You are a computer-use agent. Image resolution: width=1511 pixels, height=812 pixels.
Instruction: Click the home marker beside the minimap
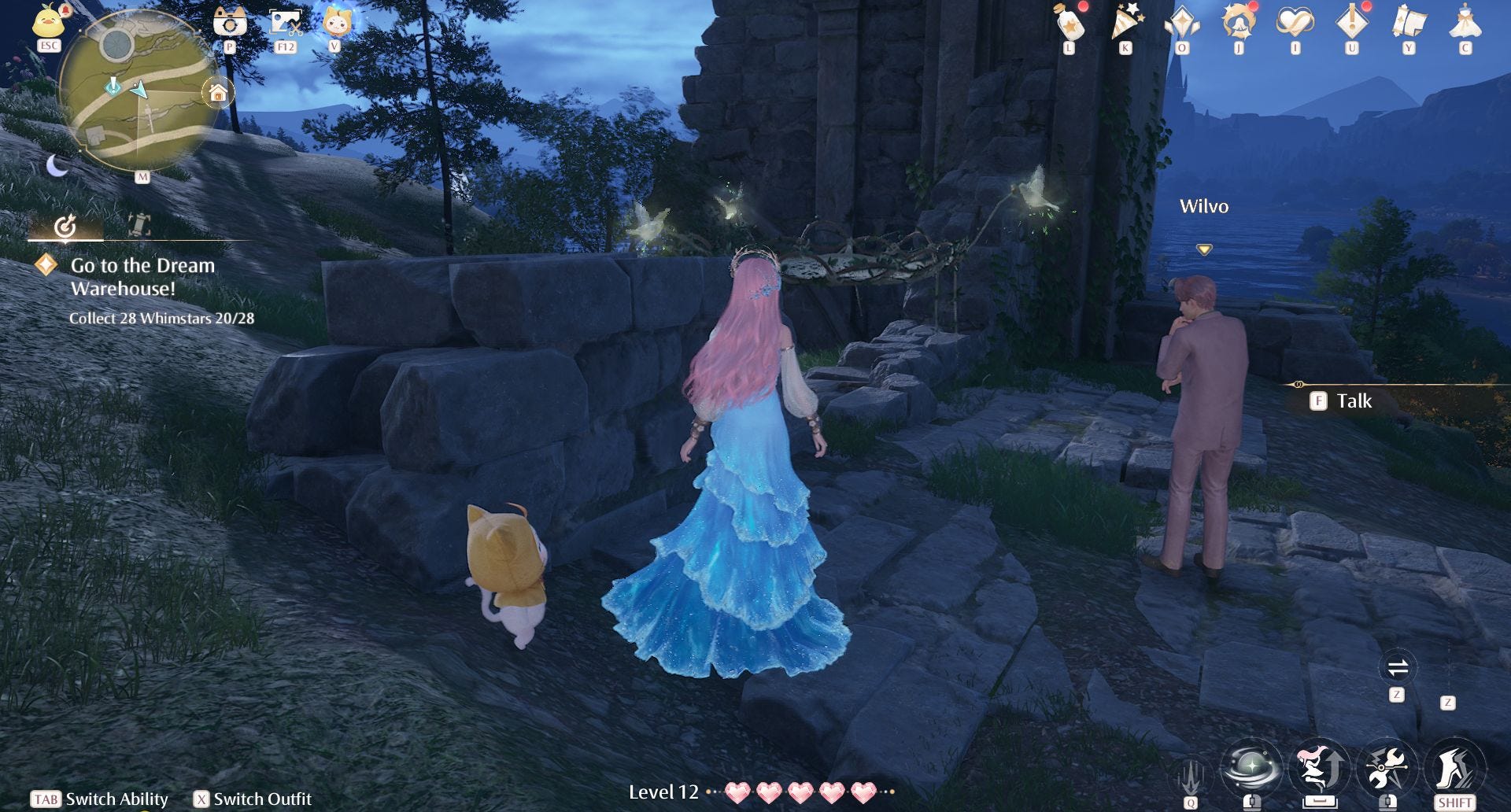pos(218,94)
